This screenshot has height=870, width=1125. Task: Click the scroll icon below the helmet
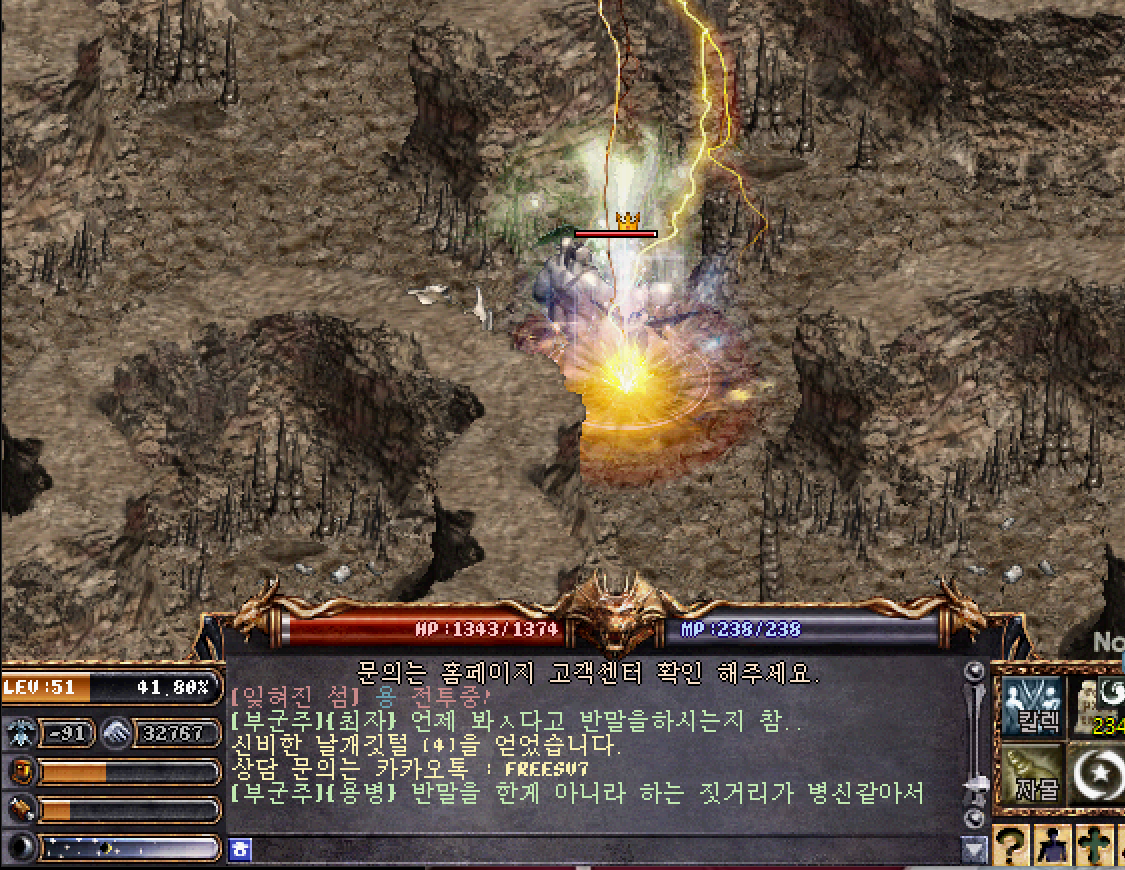coord(20,809)
